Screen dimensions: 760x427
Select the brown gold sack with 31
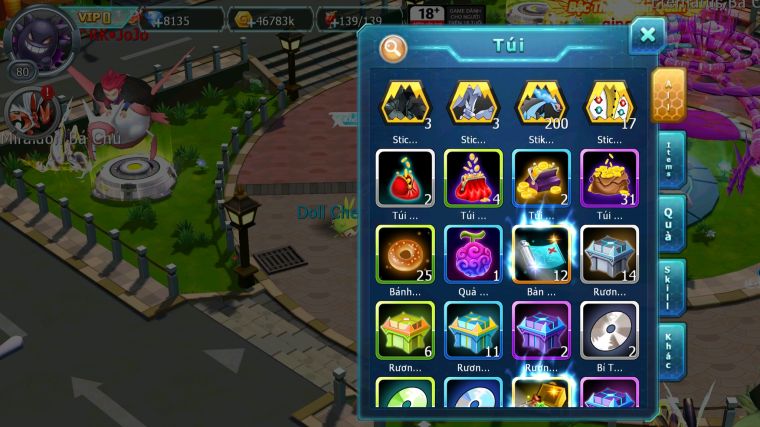(609, 178)
